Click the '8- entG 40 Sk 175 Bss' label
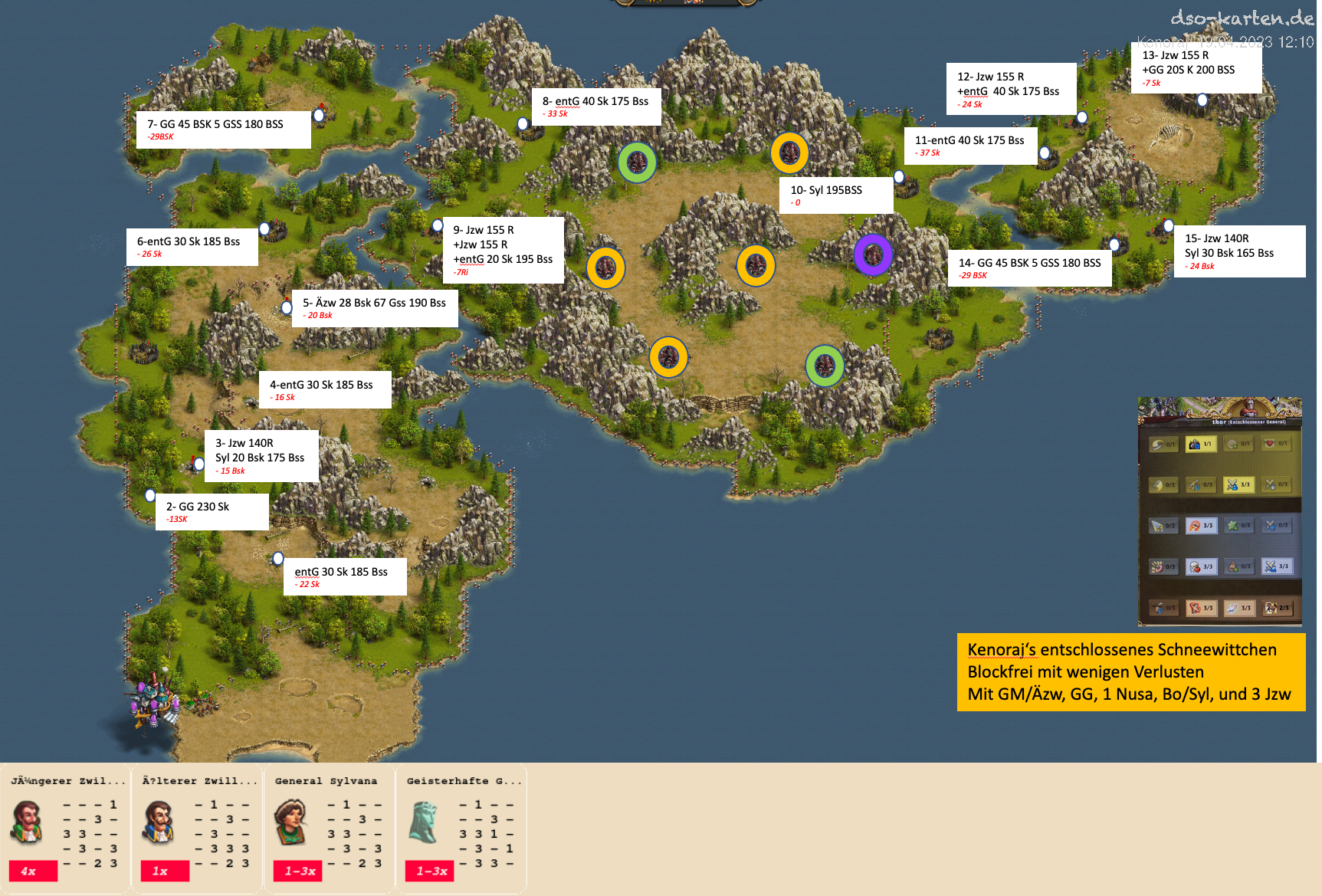Viewport: 1322px width, 896px height. pyautogui.click(x=596, y=107)
